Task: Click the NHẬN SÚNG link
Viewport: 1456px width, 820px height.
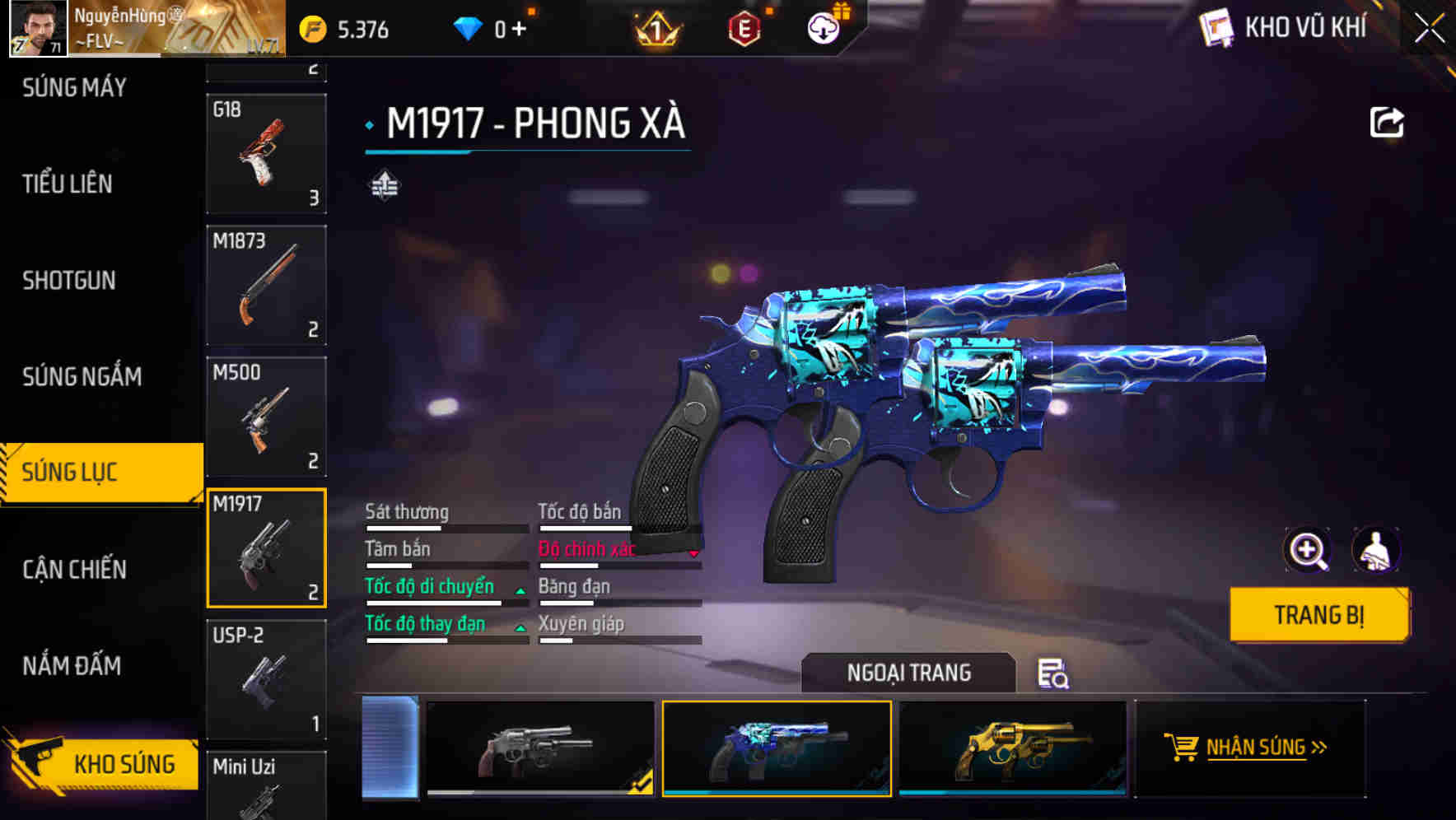Action: point(1255,746)
